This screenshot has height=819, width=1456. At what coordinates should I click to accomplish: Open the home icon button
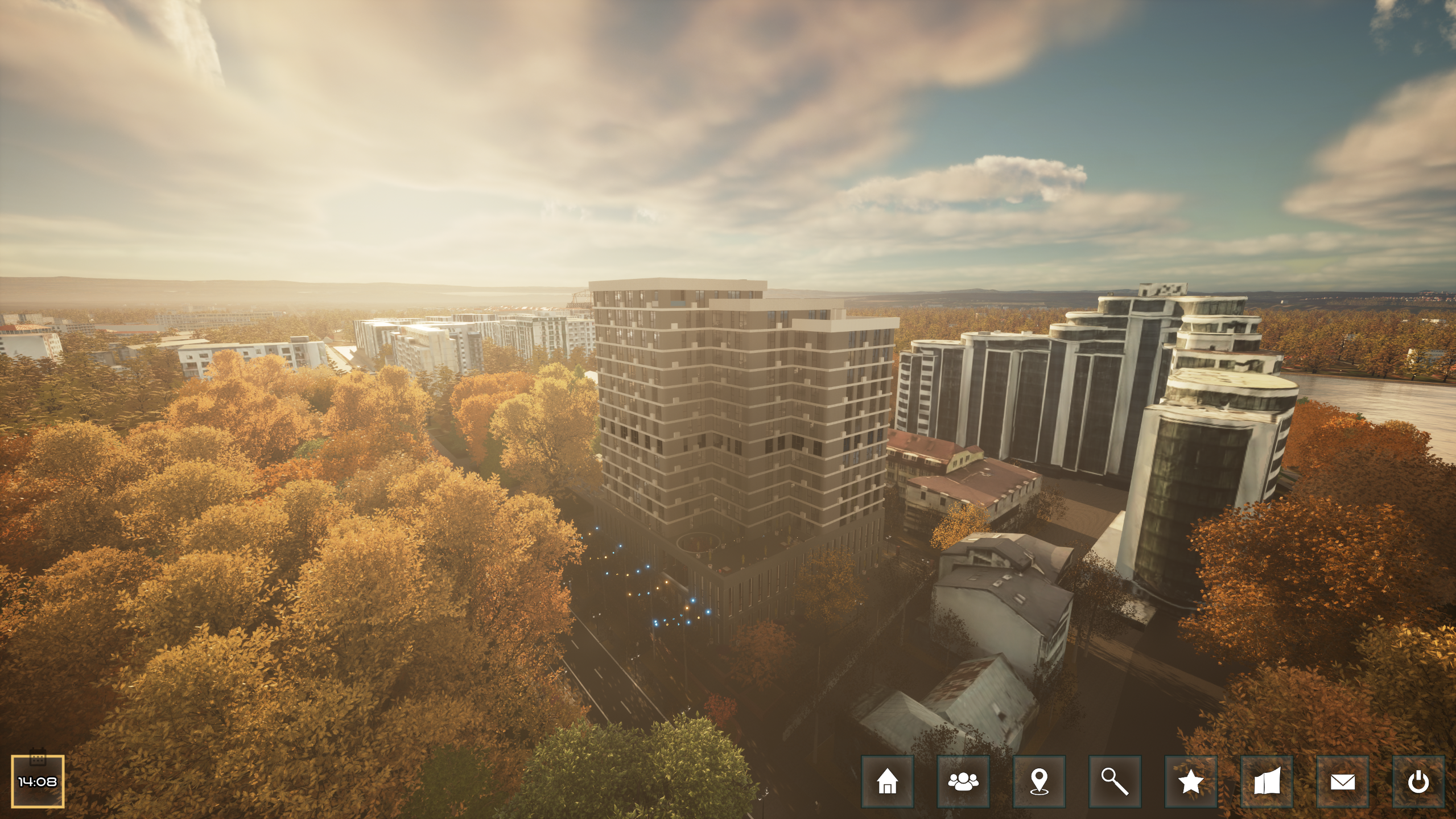point(887,781)
